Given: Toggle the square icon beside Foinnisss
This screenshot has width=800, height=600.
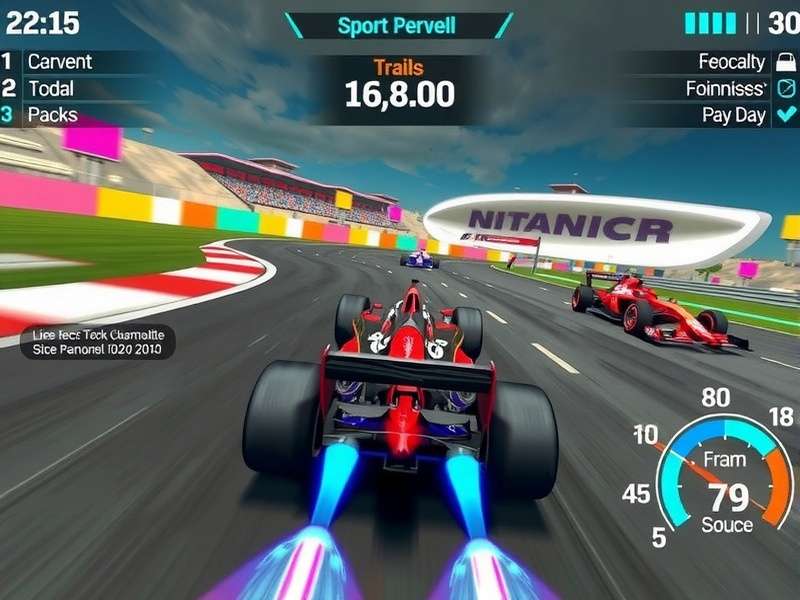Looking at the screenshot, I should pos(785,88).
